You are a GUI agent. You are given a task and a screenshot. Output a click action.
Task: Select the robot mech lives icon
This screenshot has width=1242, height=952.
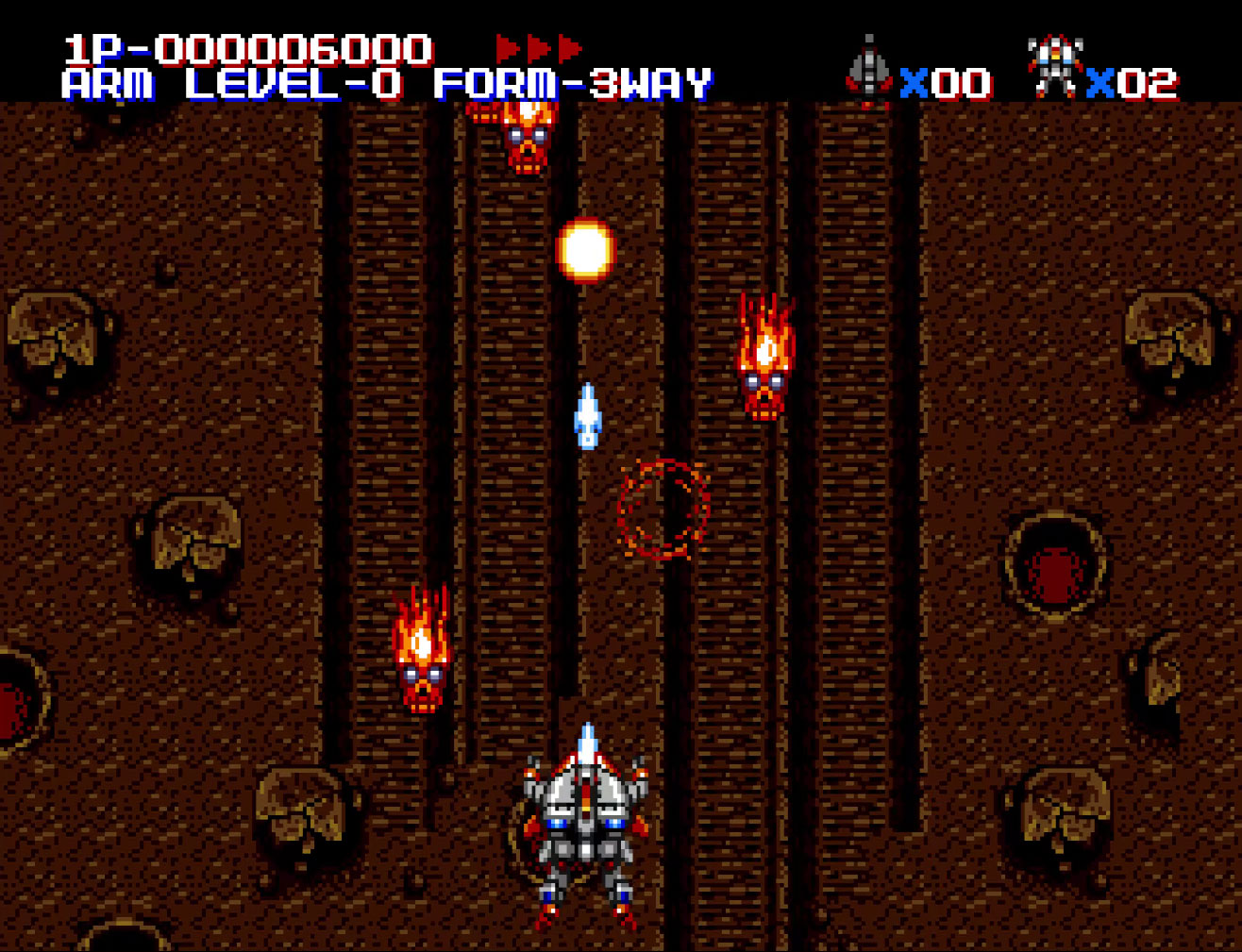click(x=1054, y=68)
